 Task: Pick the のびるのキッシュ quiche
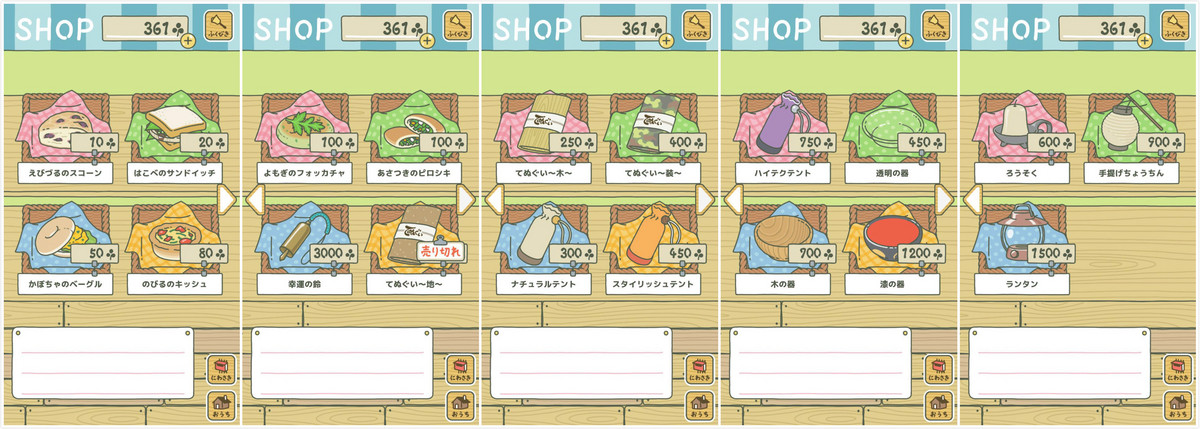tap(170, 241)
